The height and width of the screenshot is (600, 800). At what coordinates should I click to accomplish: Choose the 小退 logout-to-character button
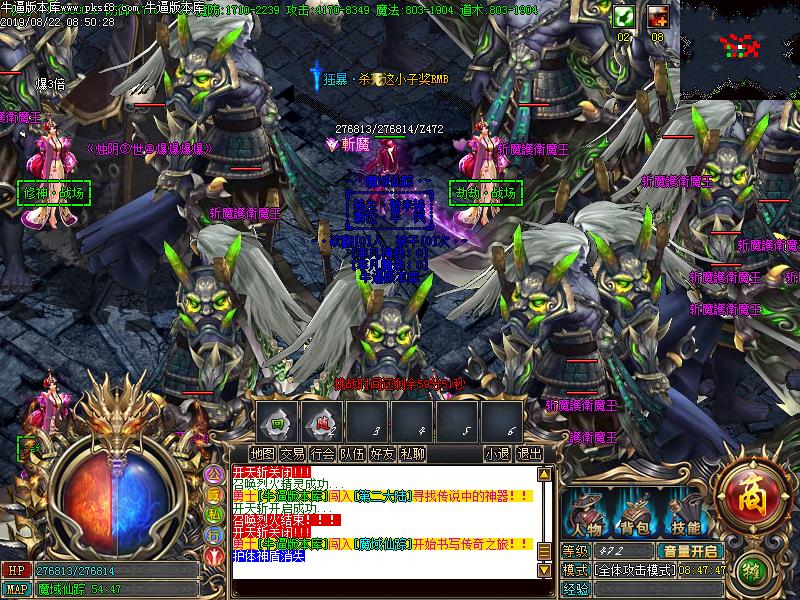coord(497,453)
